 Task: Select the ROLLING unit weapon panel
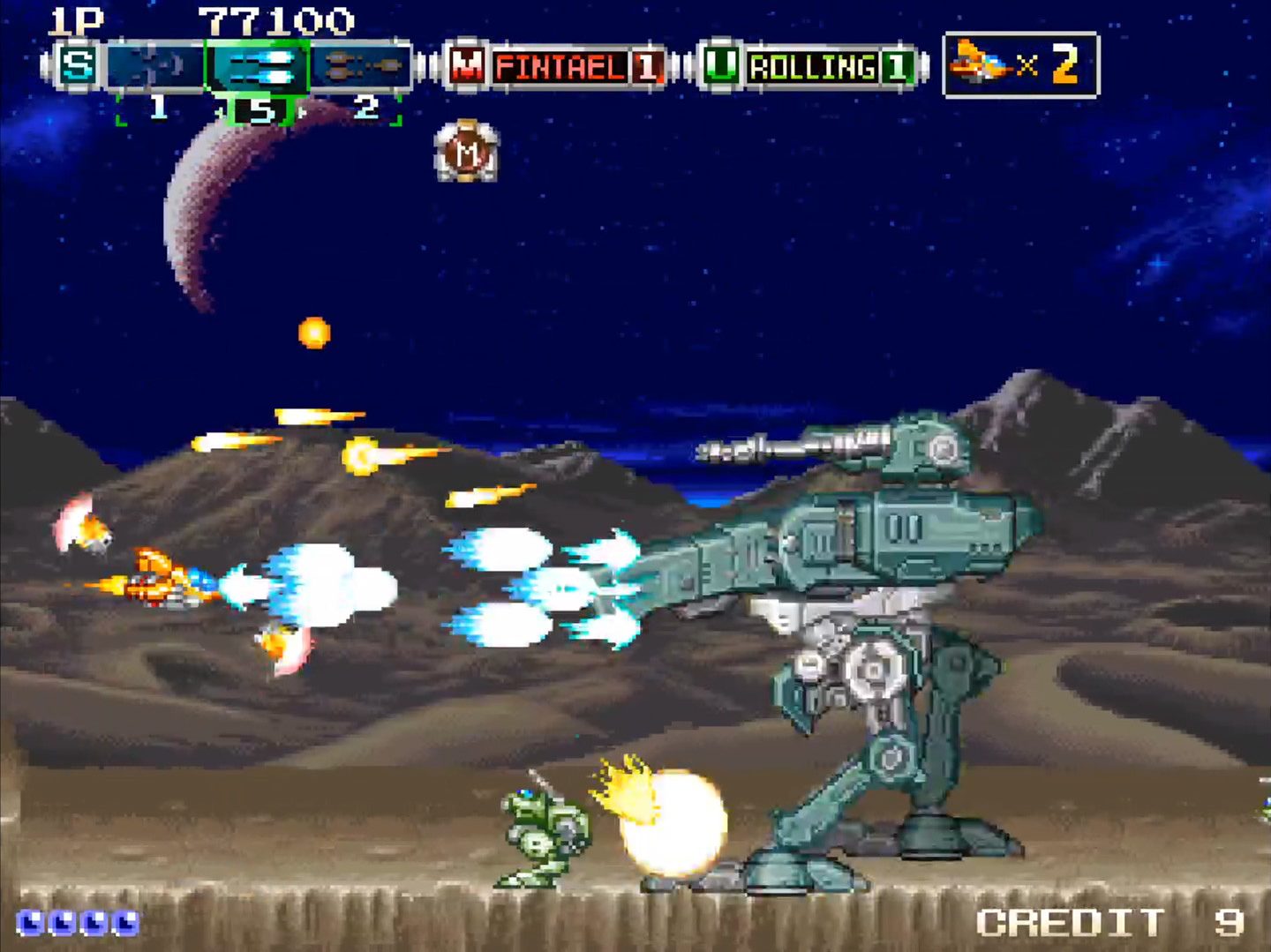click(x=812, y=66)
